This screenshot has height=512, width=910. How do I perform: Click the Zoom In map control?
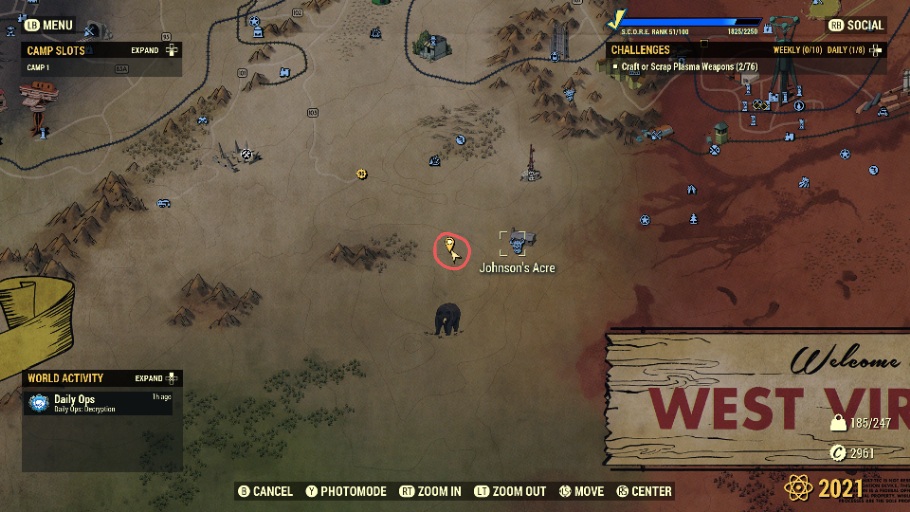point(430,491)
